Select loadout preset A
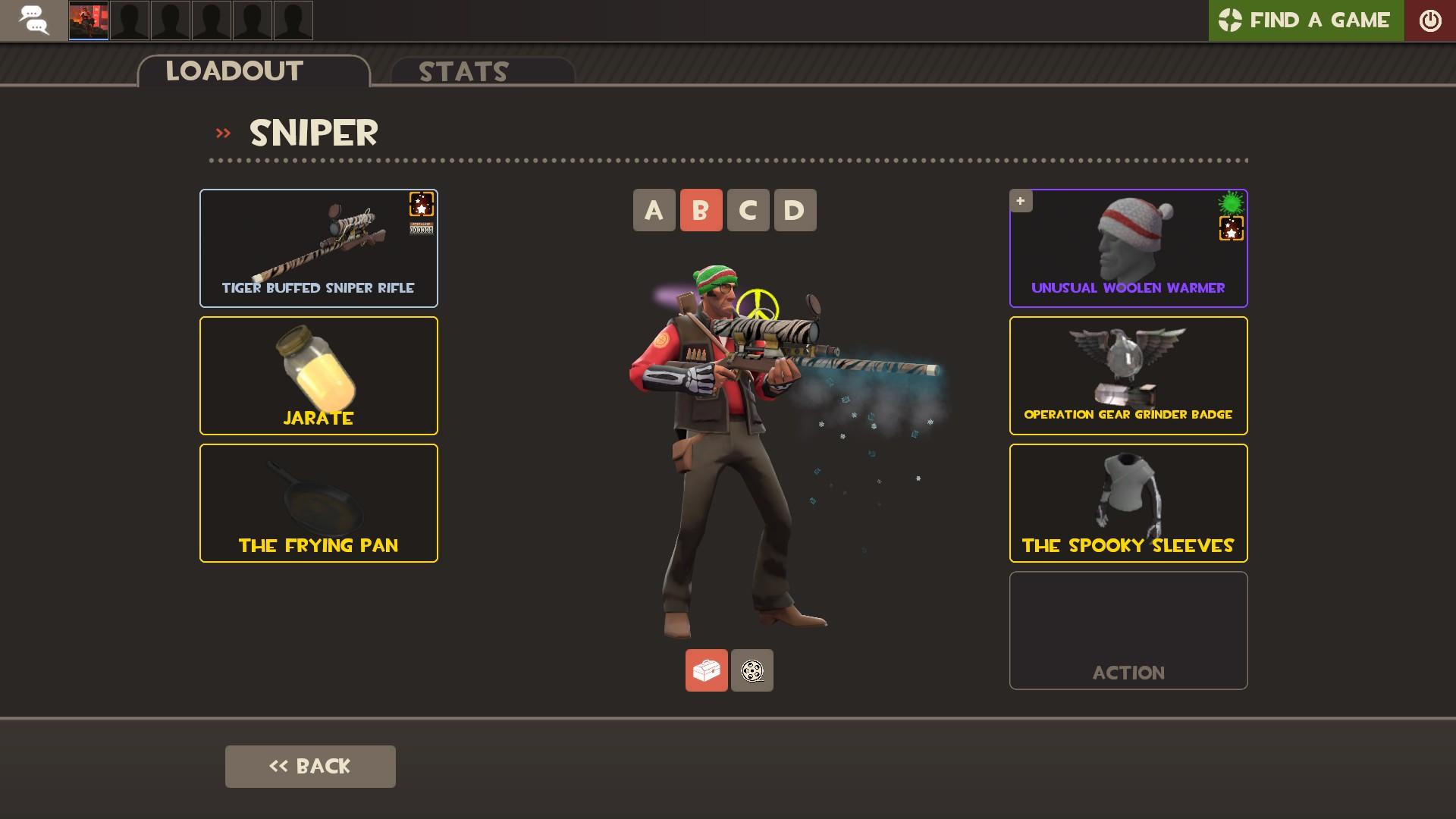 [653, 210]
